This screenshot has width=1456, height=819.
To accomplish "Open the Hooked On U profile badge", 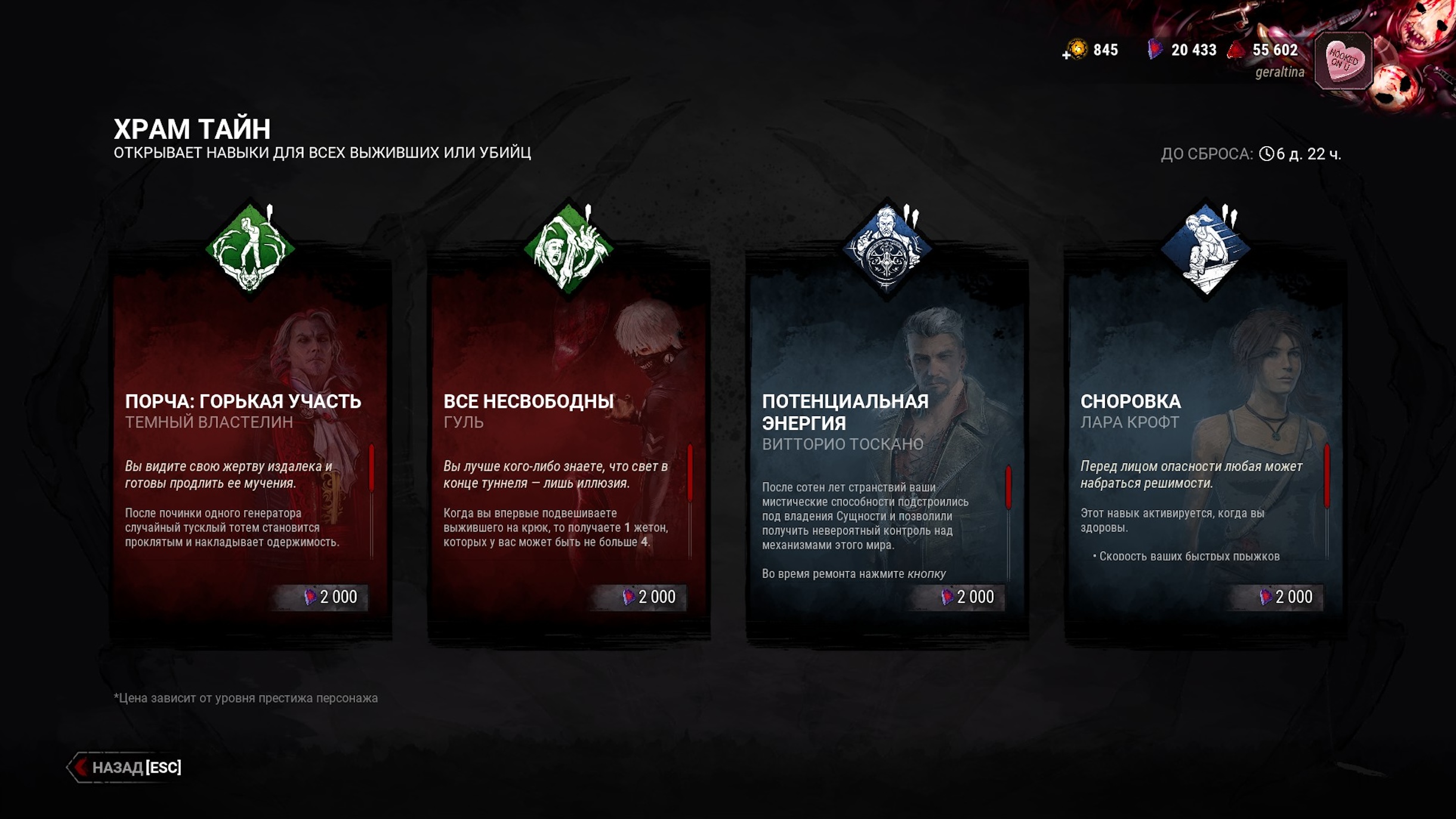I will (x=1343, y=61).
